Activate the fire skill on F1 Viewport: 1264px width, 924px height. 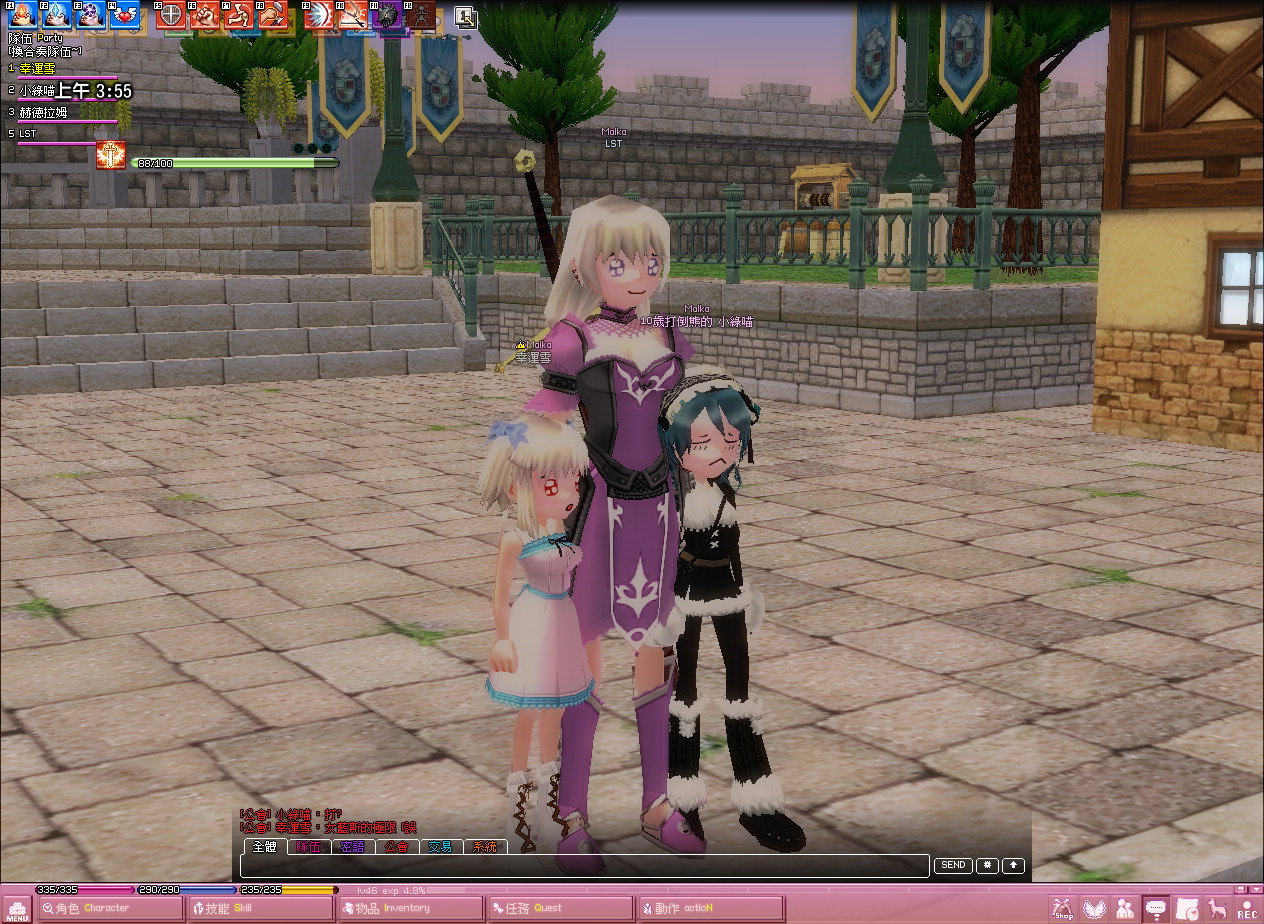pos(23,14)
